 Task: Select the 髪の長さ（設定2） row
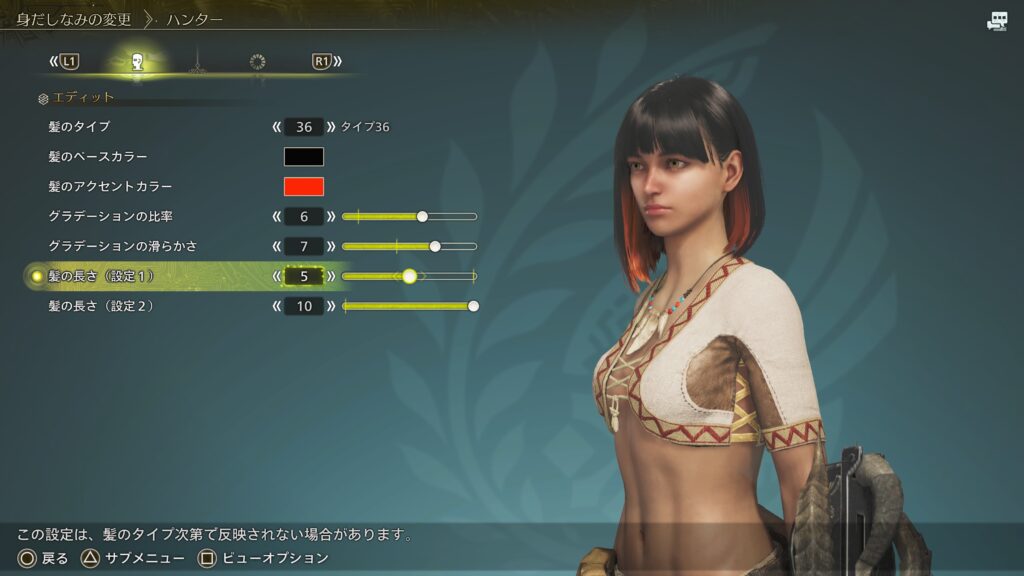[x=101, y=306]
